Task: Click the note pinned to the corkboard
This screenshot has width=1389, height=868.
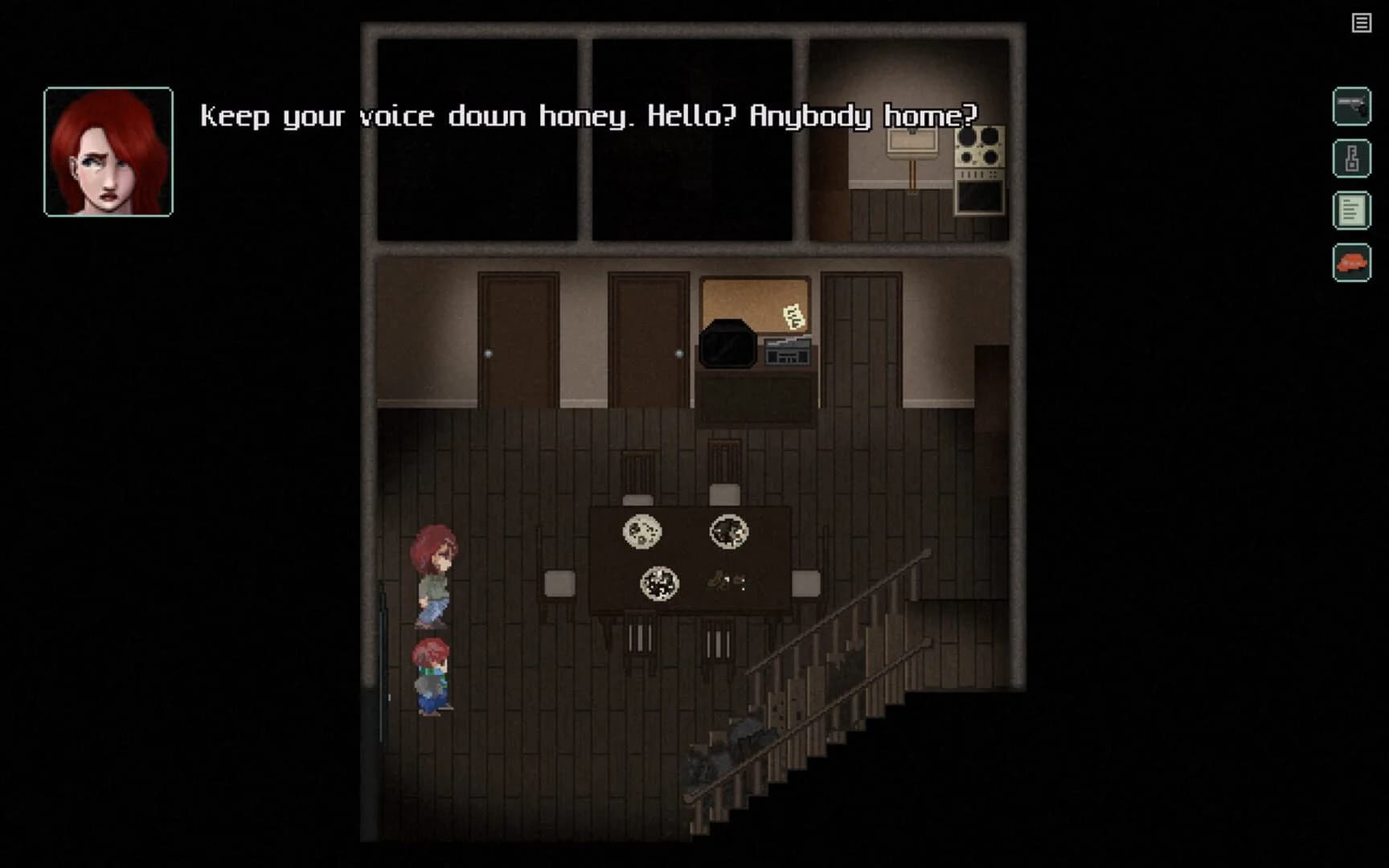Action: click(x=792, y=317)
